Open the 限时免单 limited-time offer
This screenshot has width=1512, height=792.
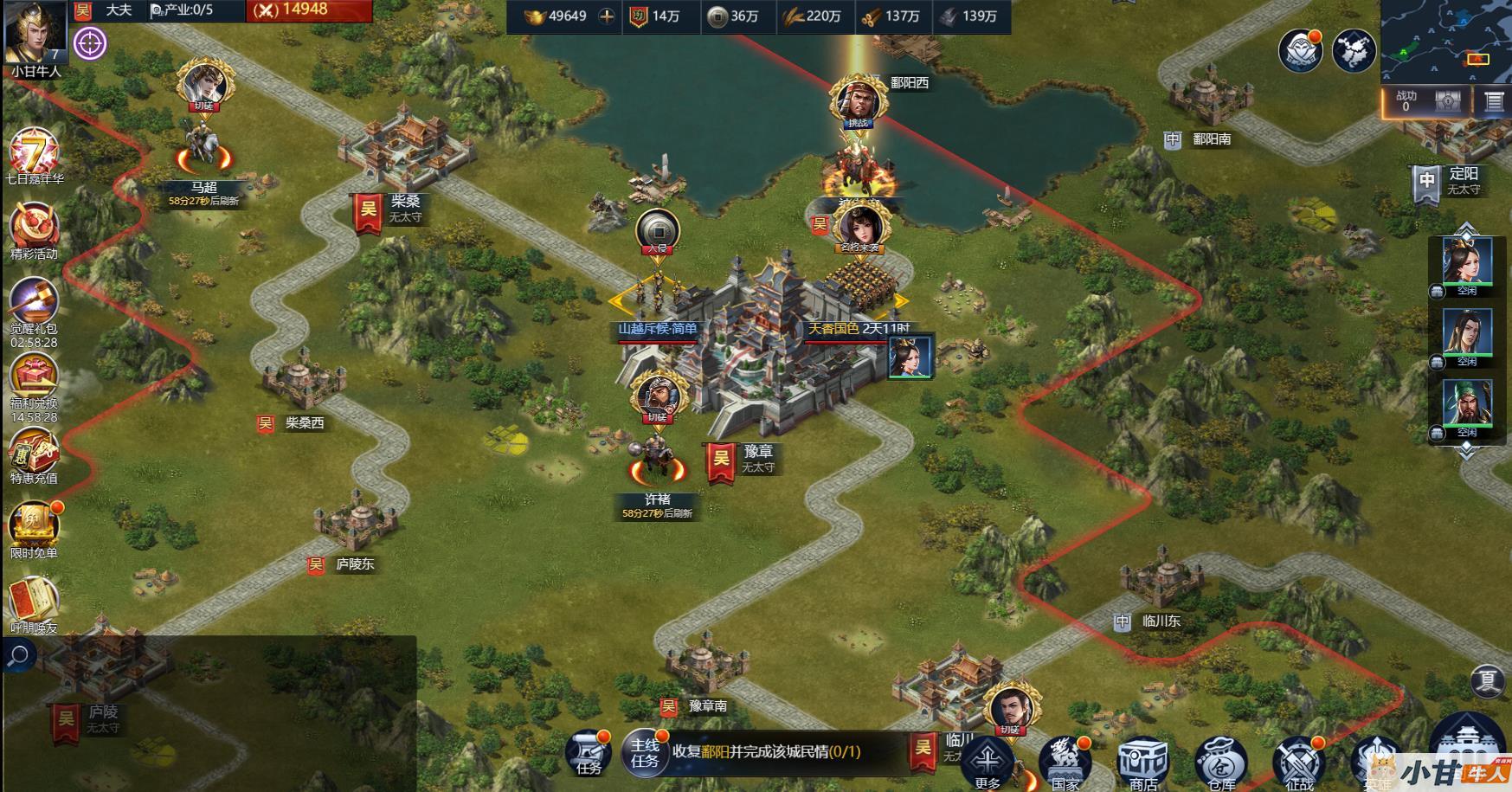34,525
